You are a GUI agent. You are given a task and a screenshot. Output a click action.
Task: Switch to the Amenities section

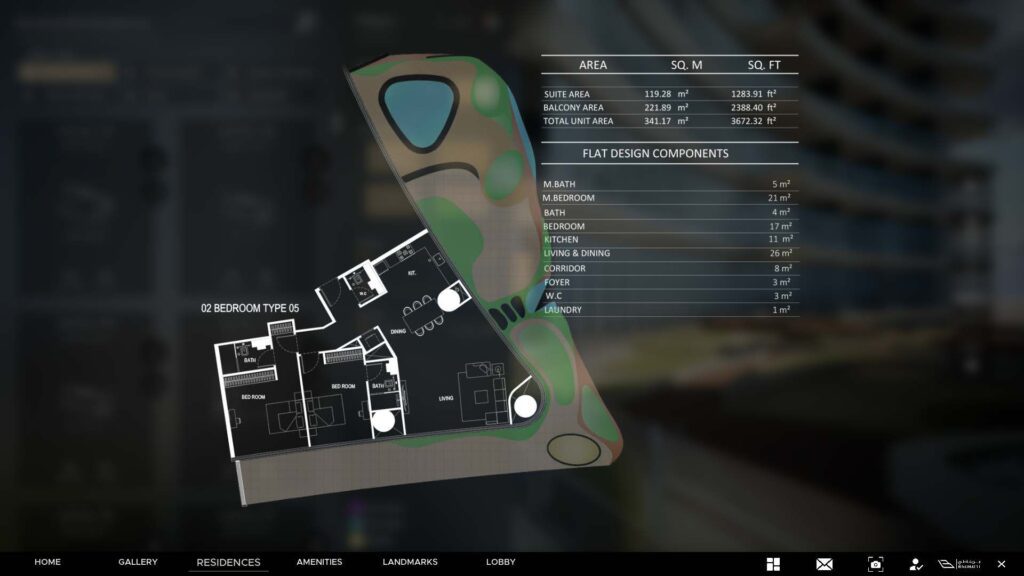tap(319, 562)
